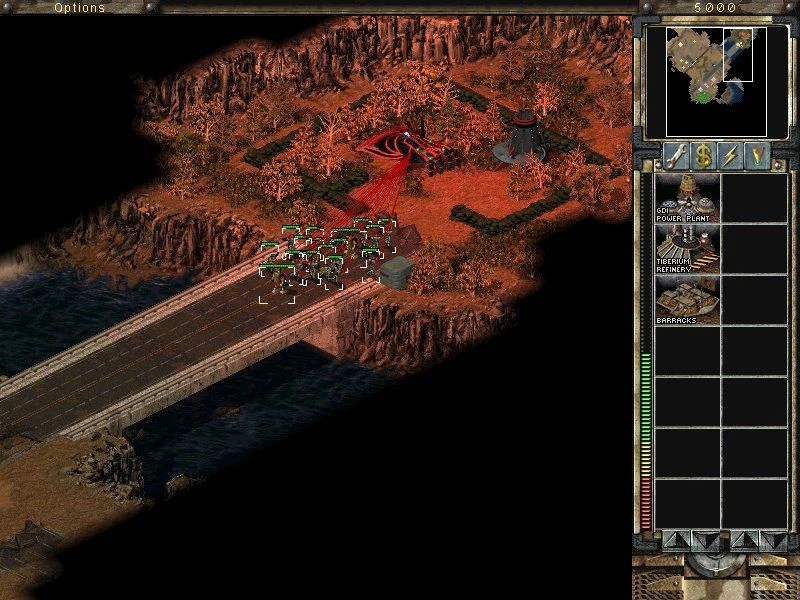Screen dimensions: 800x600
Task: Click the unit column's down arrow
Action: click(772, 541)
